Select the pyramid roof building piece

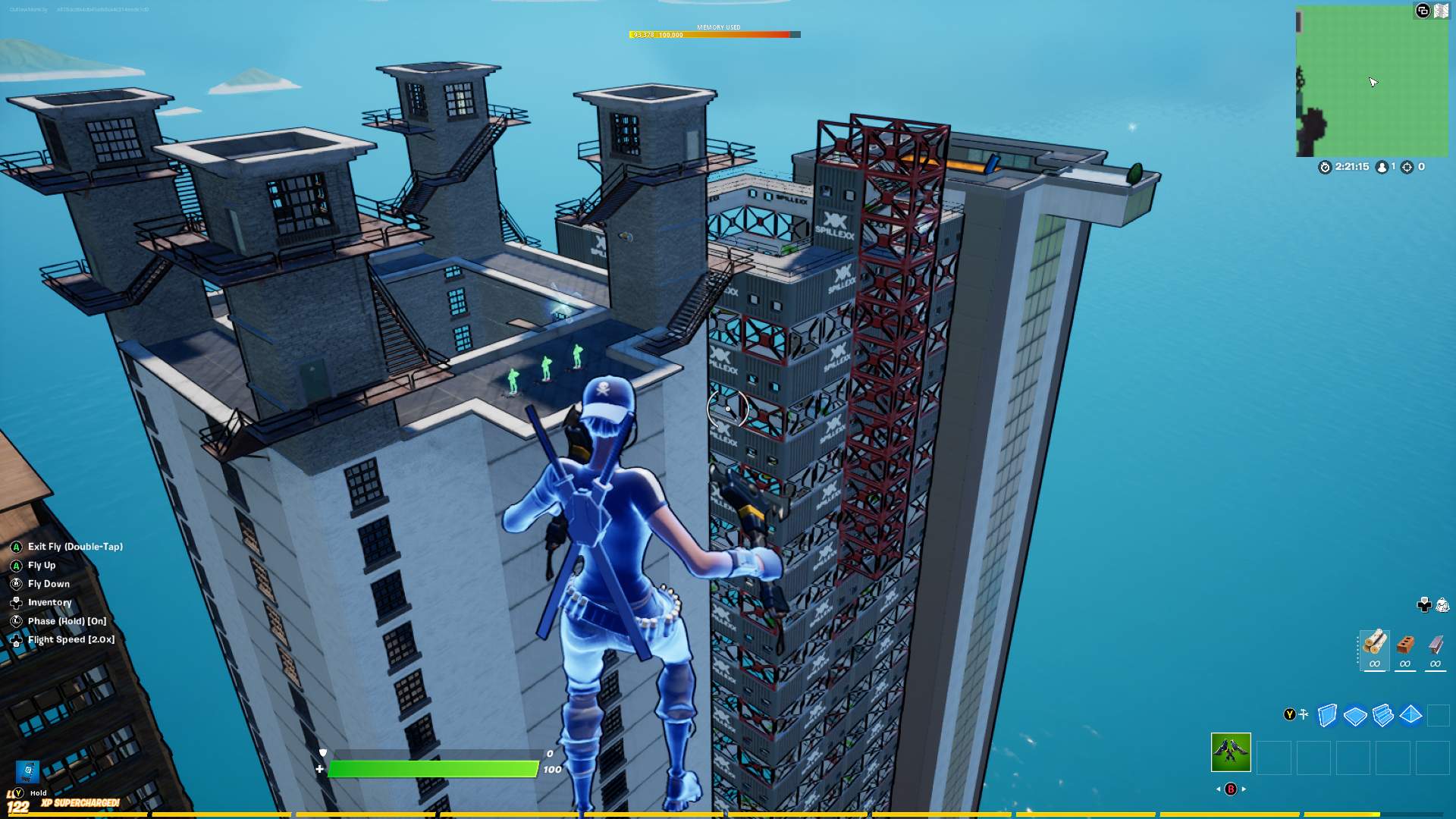1410,715
